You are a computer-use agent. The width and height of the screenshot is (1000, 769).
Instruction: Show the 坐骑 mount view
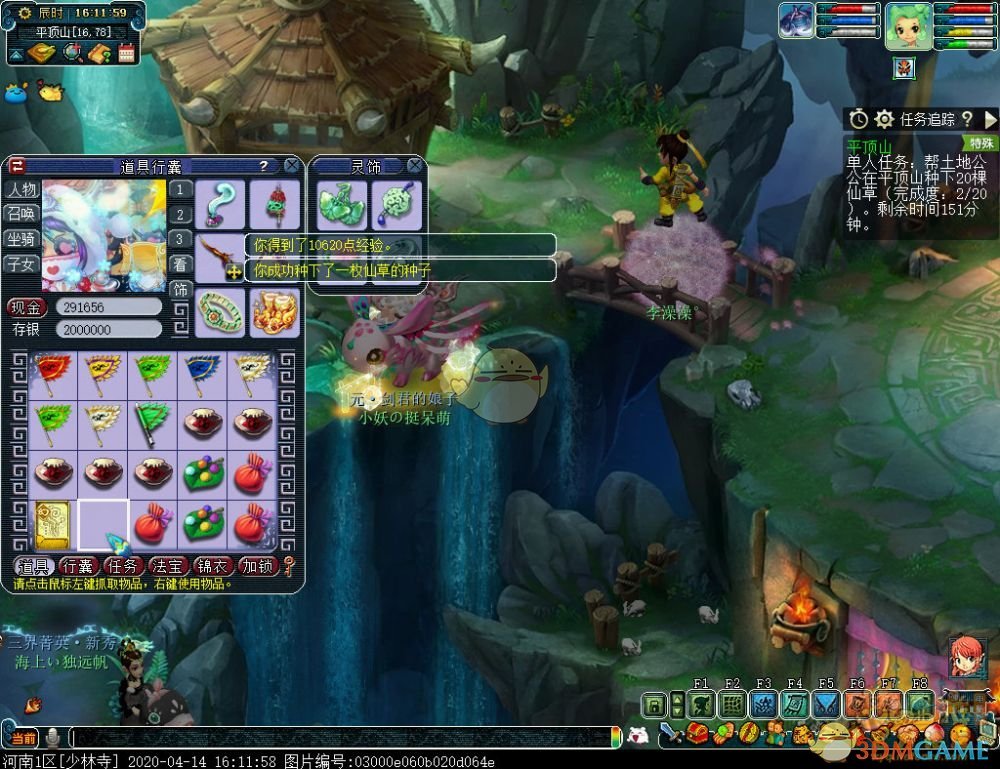click(21, 239)
